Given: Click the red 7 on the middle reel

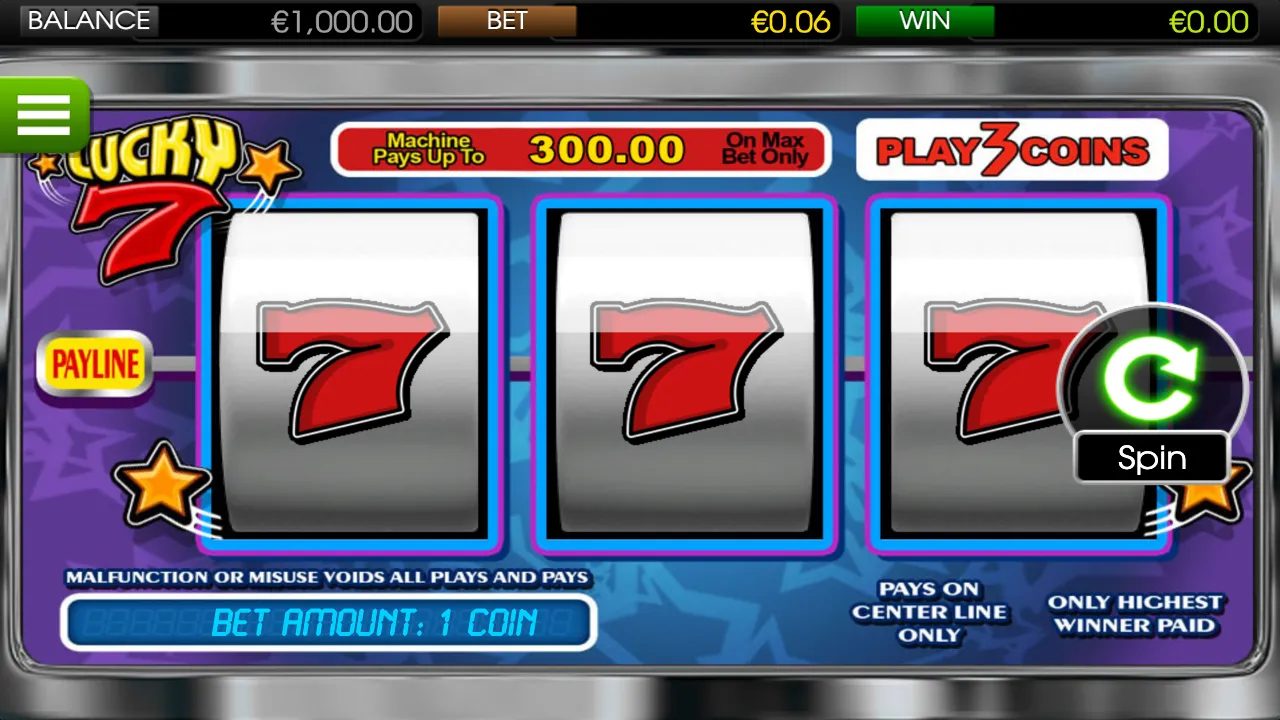Looking at the screenshot, I should 685,370.
